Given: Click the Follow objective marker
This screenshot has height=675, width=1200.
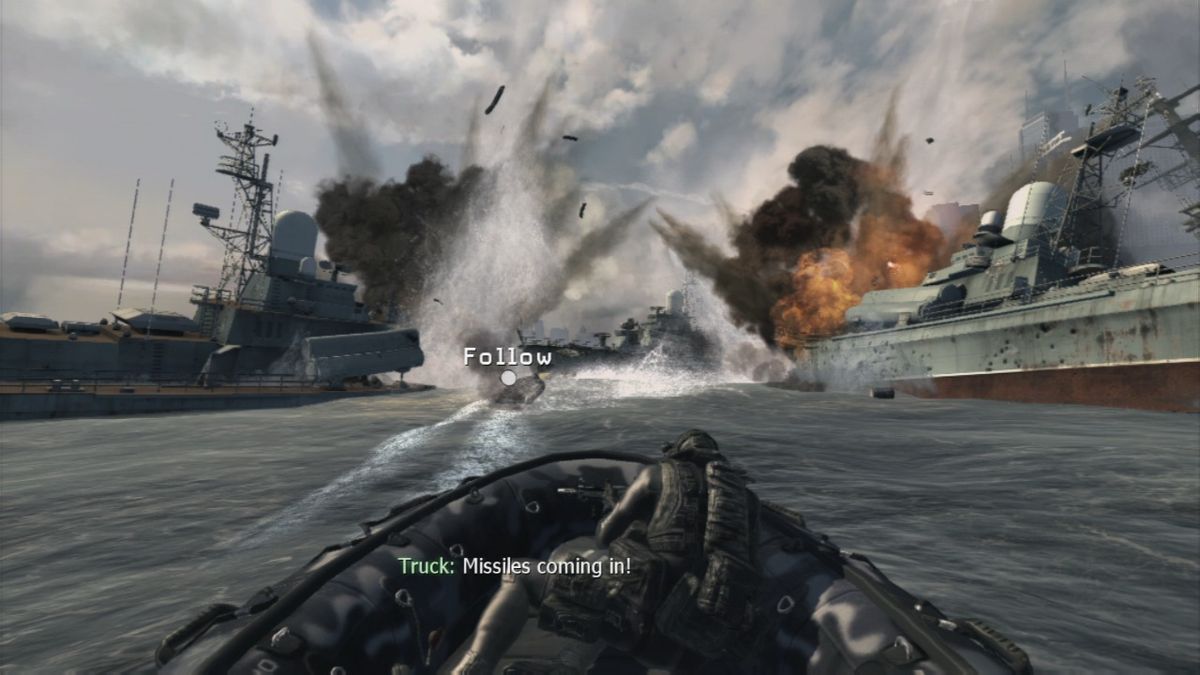Looking at the screenshot, I should pyautogui.click(x=508, y=377).
